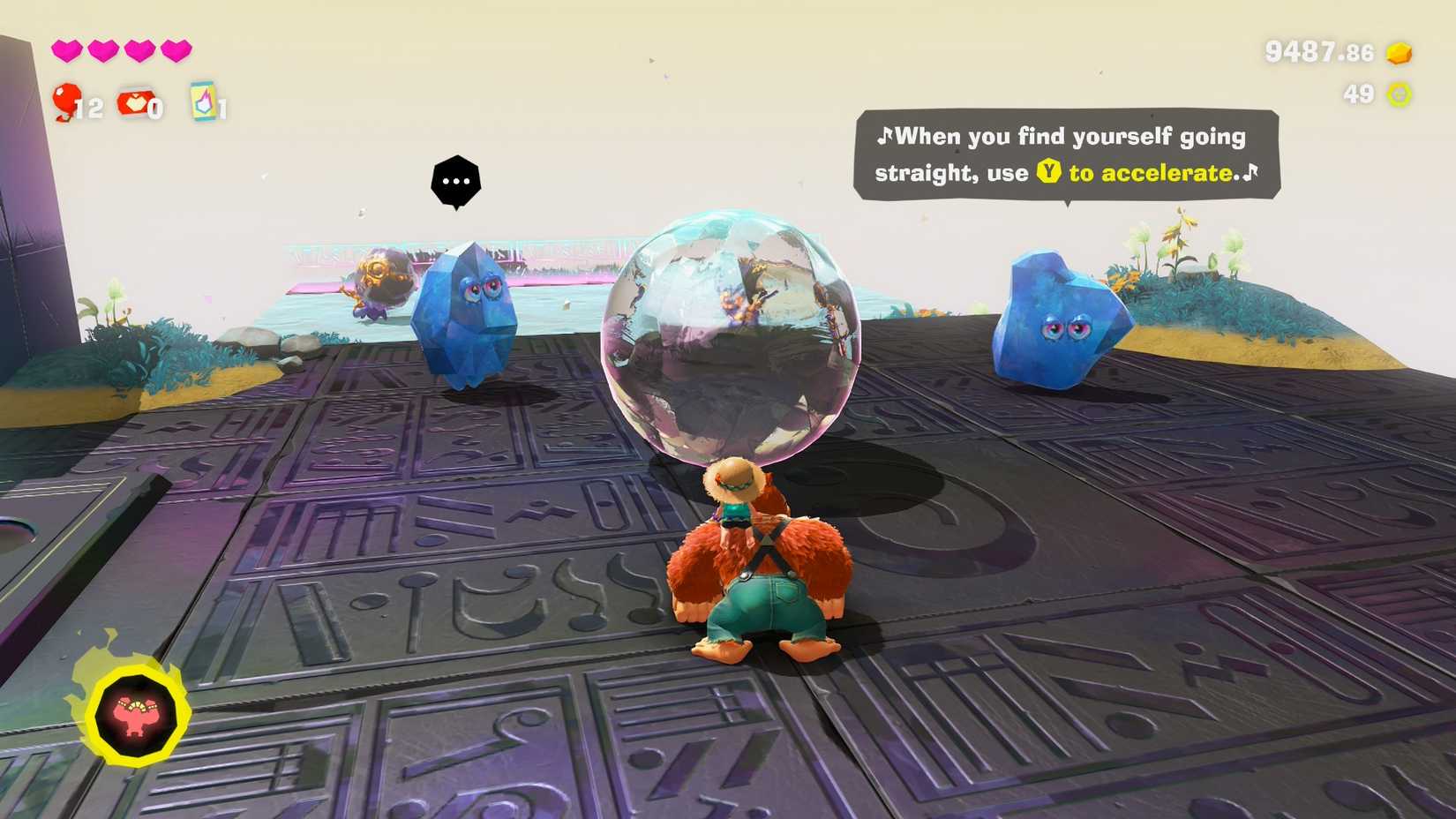This screenshot has height=819, width=1456.
Task: Click the green Banandium chip icon beside 49
Action: coord(1398,92)
